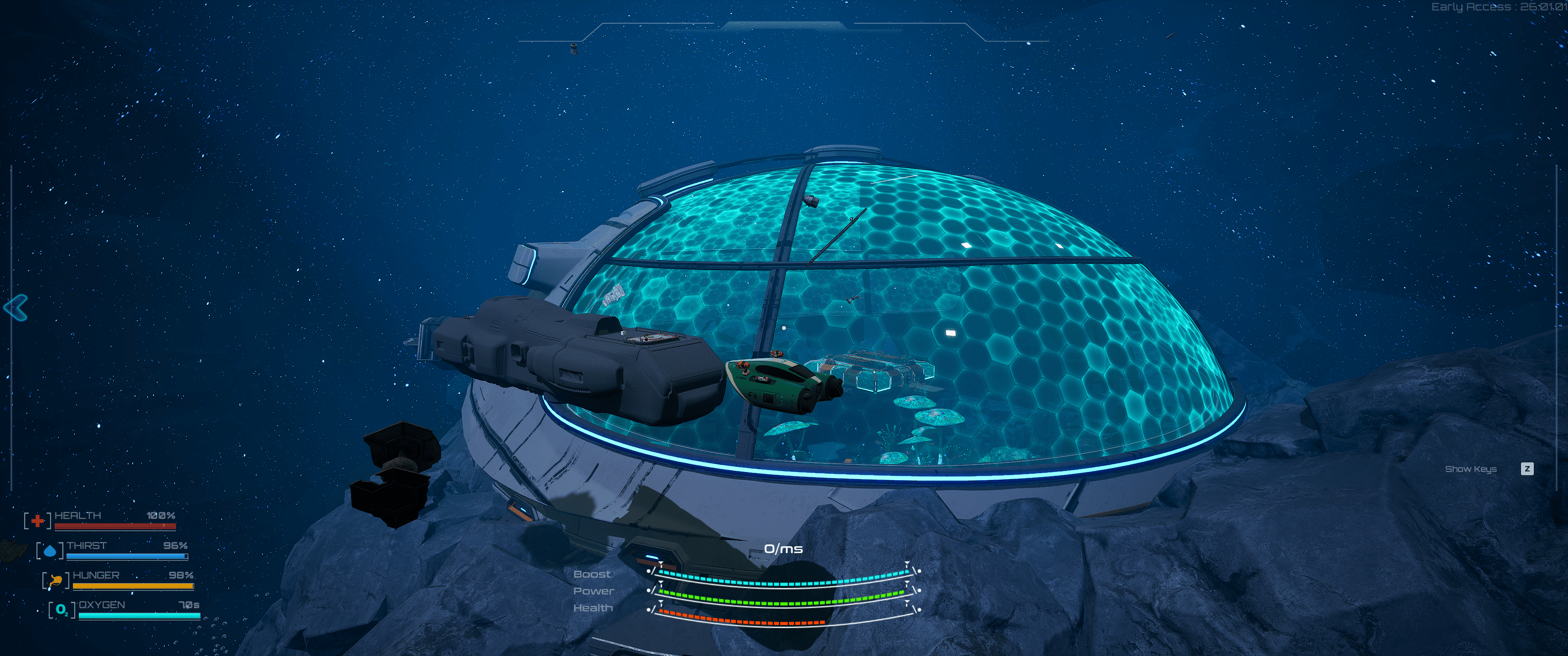
Task: Expand the left side panel arrow
Action: click(16, 307)
